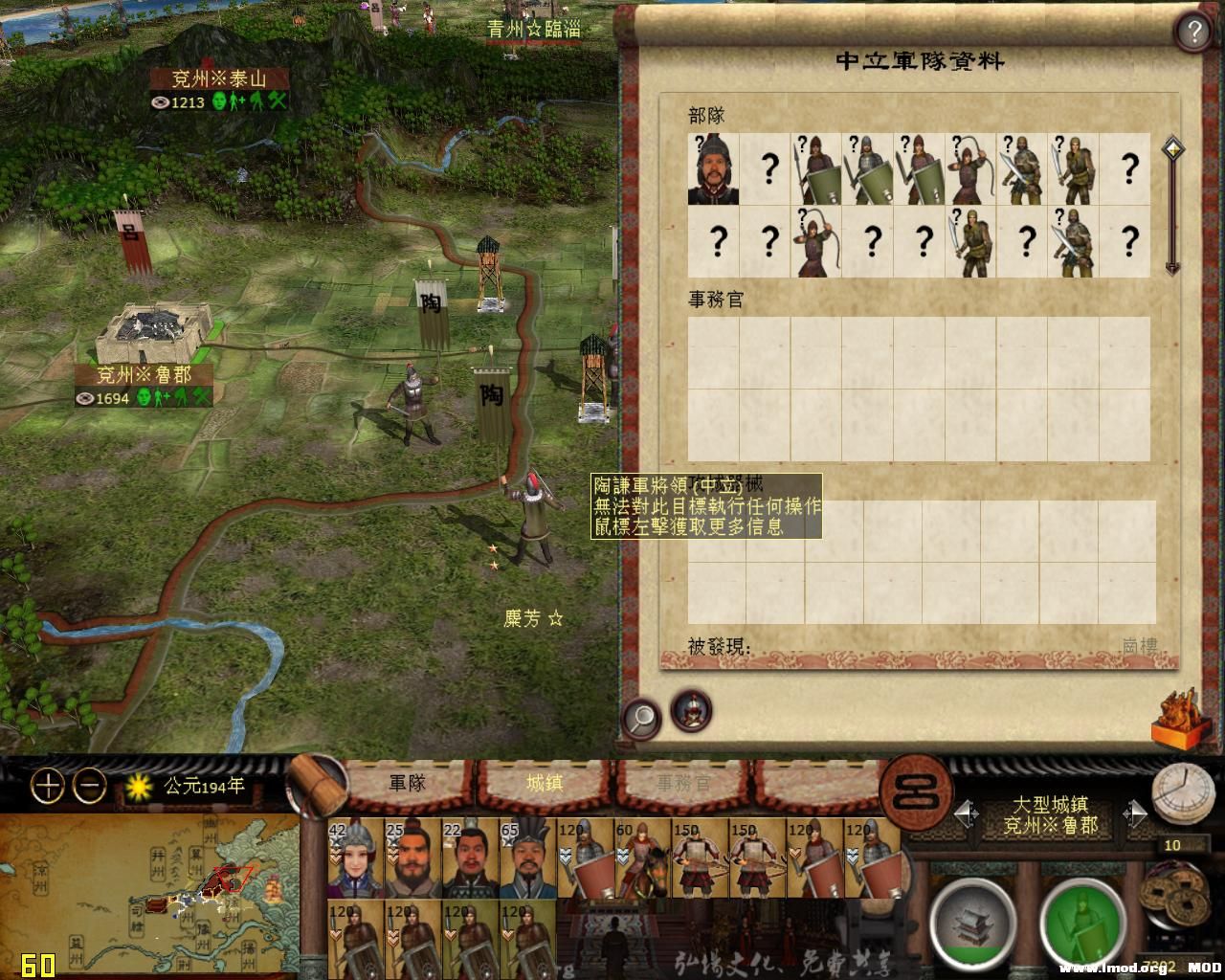Click the diamond scrollbar beside the unit roster
The image size is (1225, 980).
click(1171, 149)
